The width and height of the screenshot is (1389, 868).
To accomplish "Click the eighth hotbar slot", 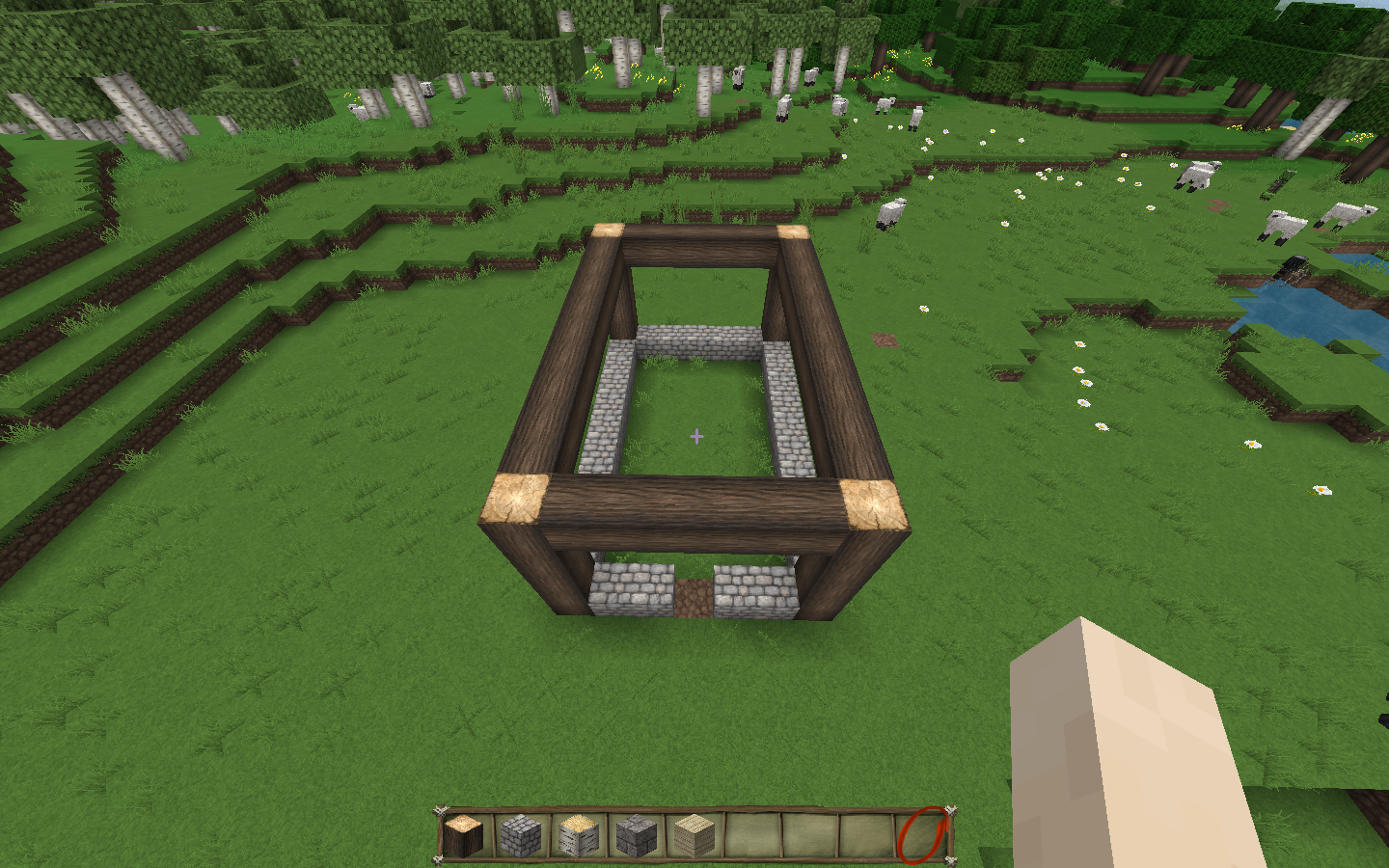I will point(864,836).
